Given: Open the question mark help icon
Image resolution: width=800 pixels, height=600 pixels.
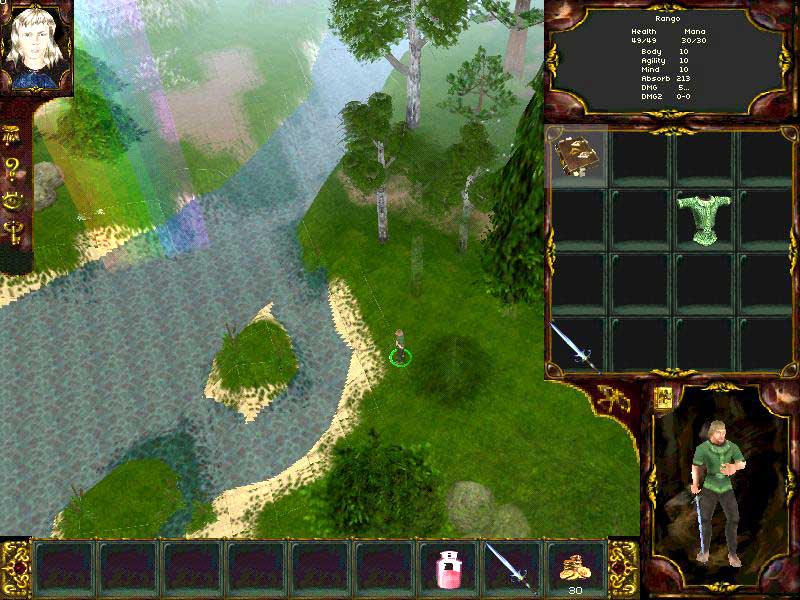Looking at the screenshot, I should pos(14,167).
